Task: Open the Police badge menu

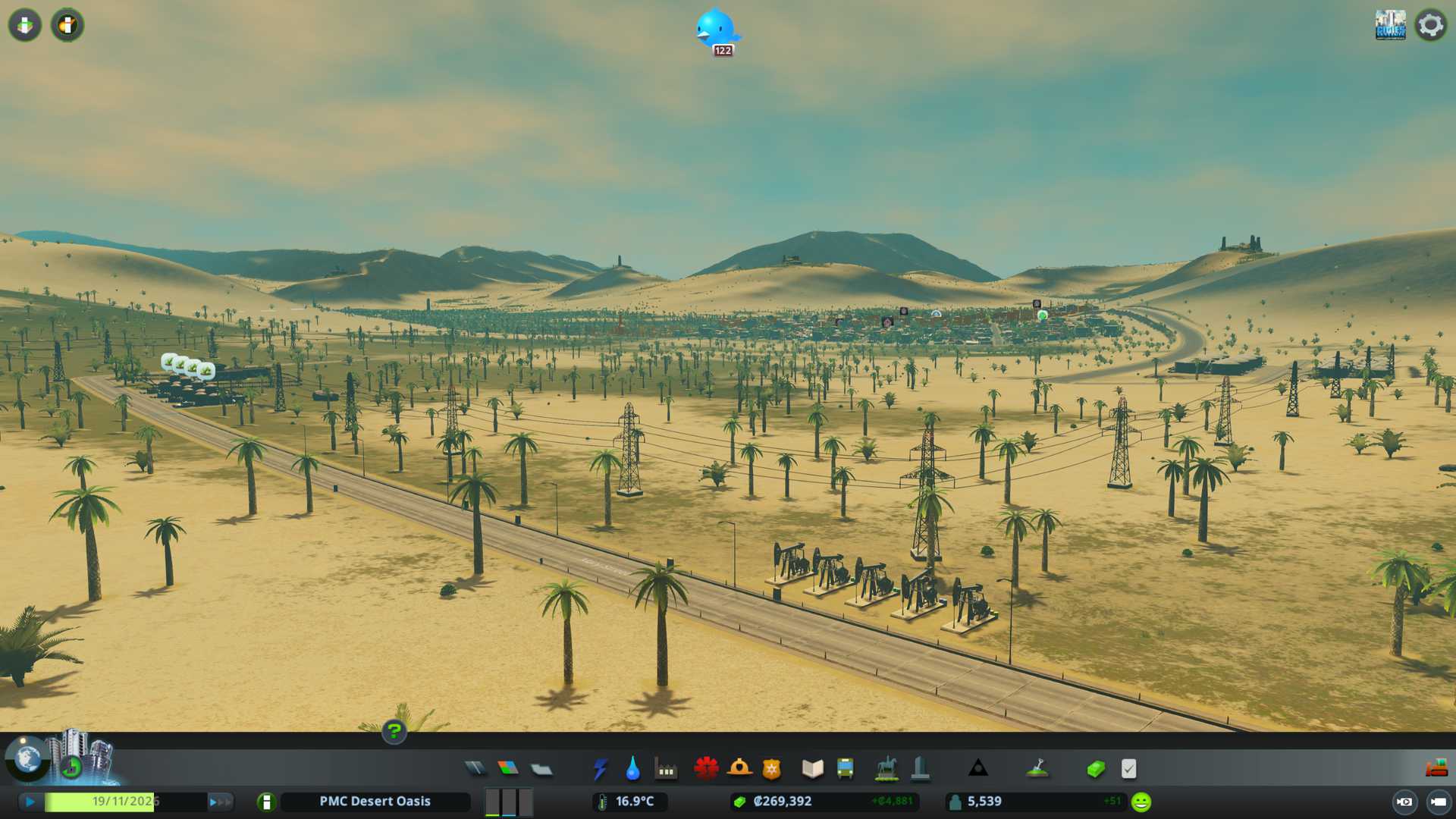Action: 772,769
